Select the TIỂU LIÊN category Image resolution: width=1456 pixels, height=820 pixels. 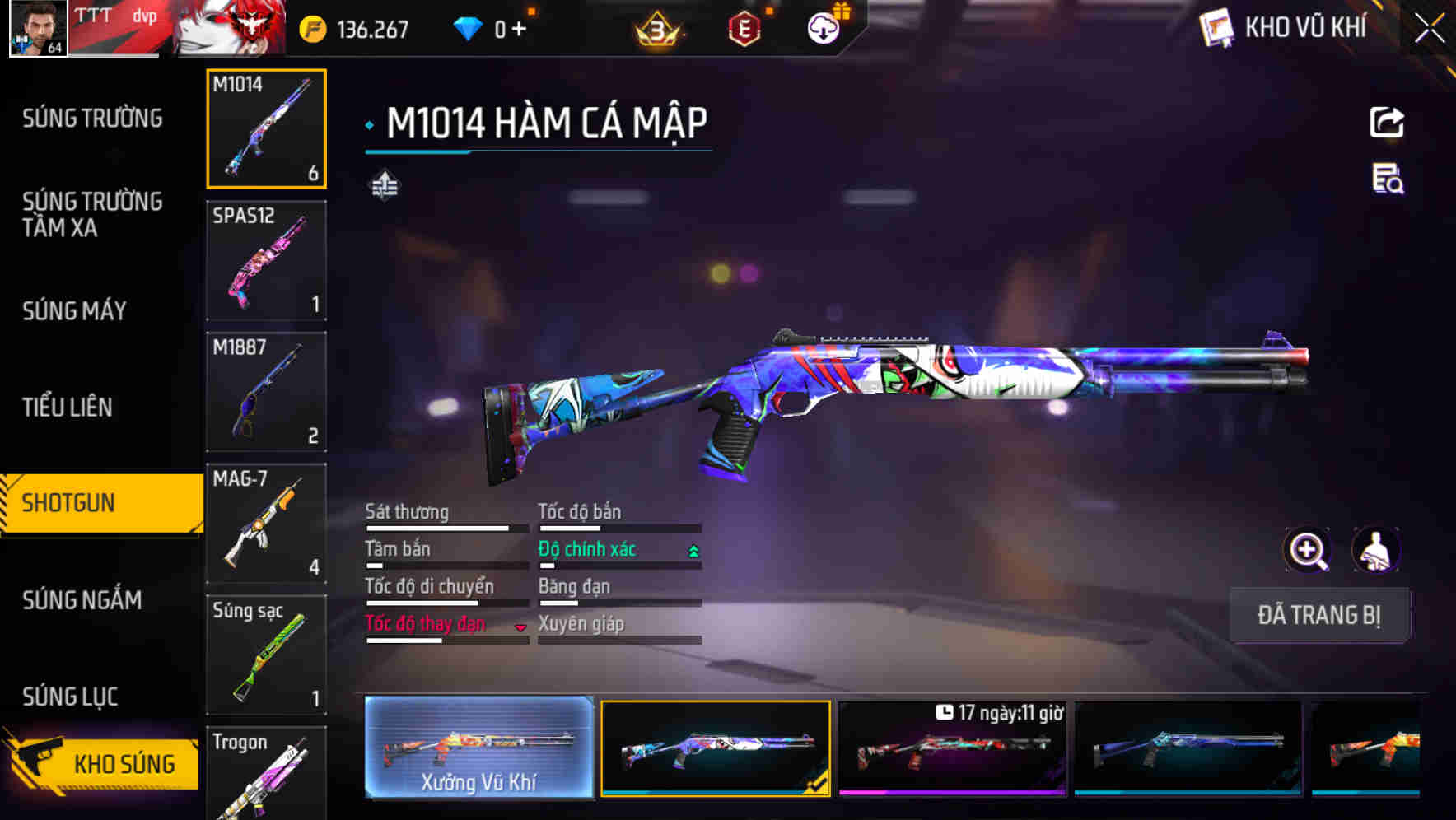67,407
